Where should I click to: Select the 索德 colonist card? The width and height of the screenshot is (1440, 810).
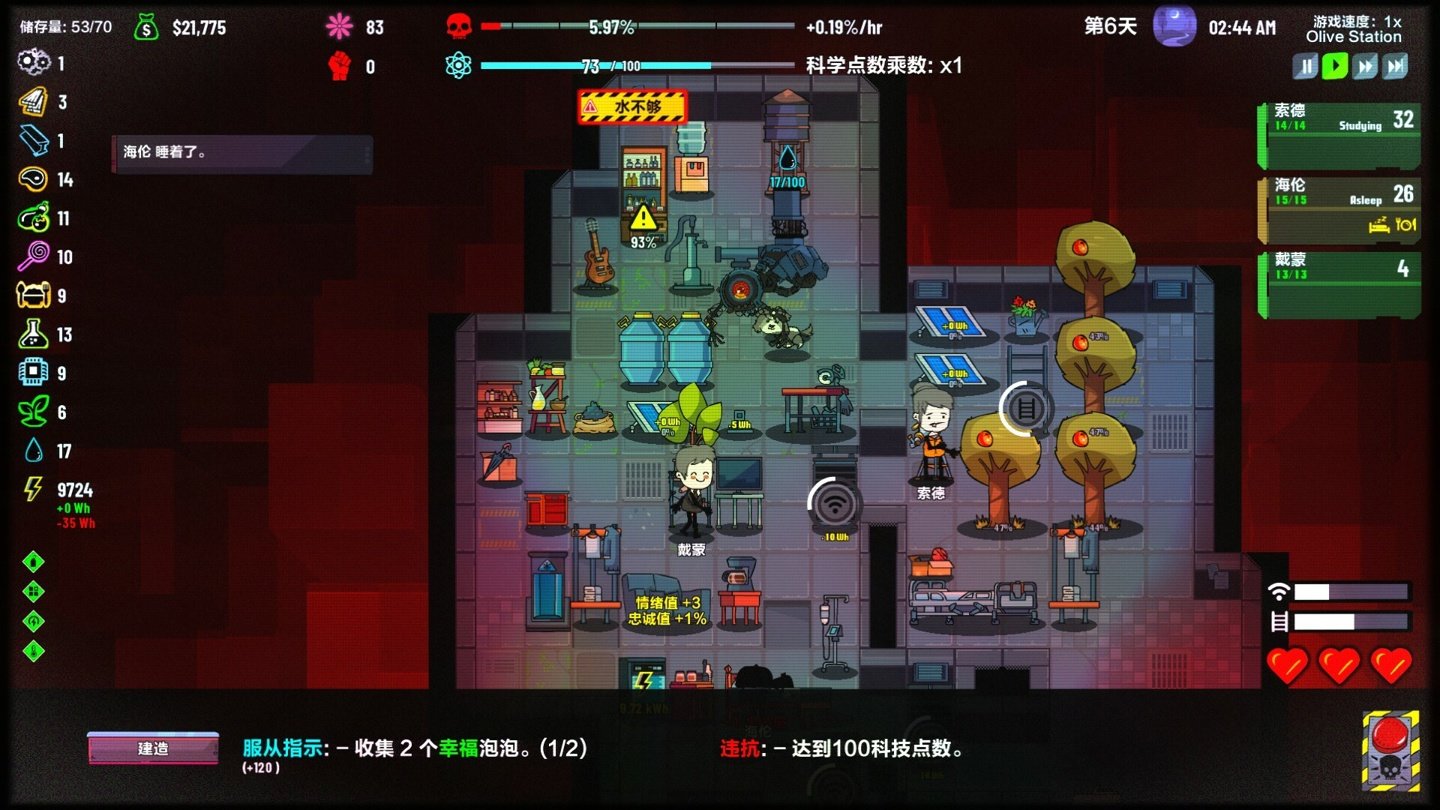click(1339, 135)
